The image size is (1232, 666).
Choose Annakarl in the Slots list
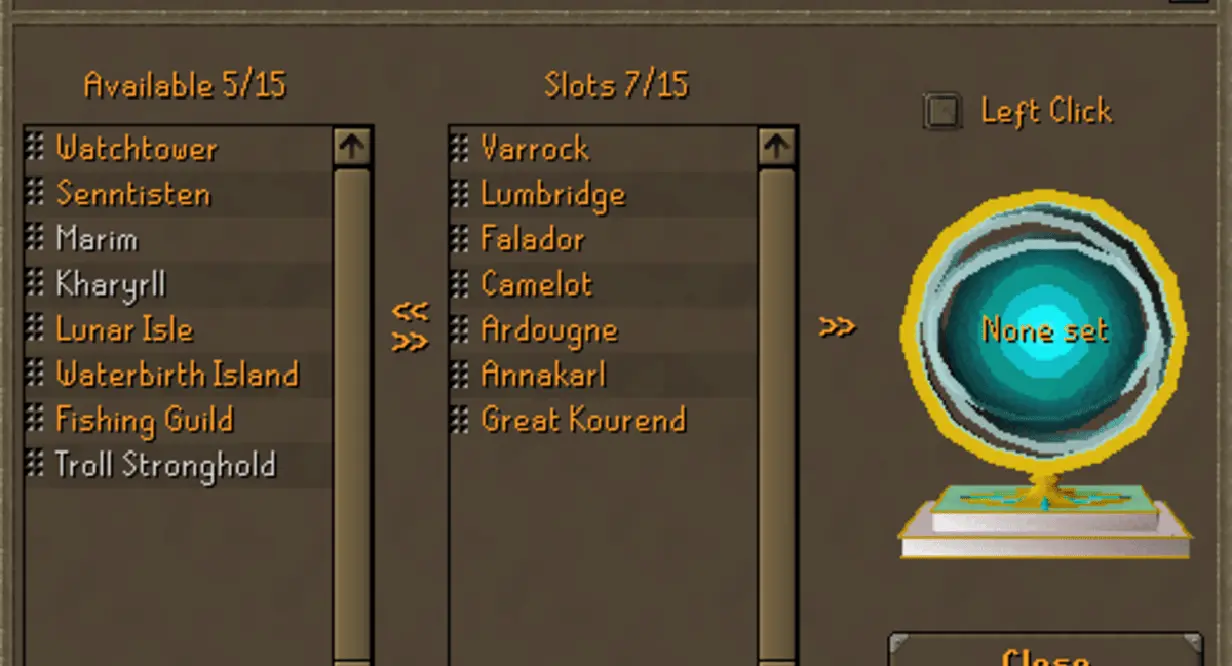pos(543,375)
